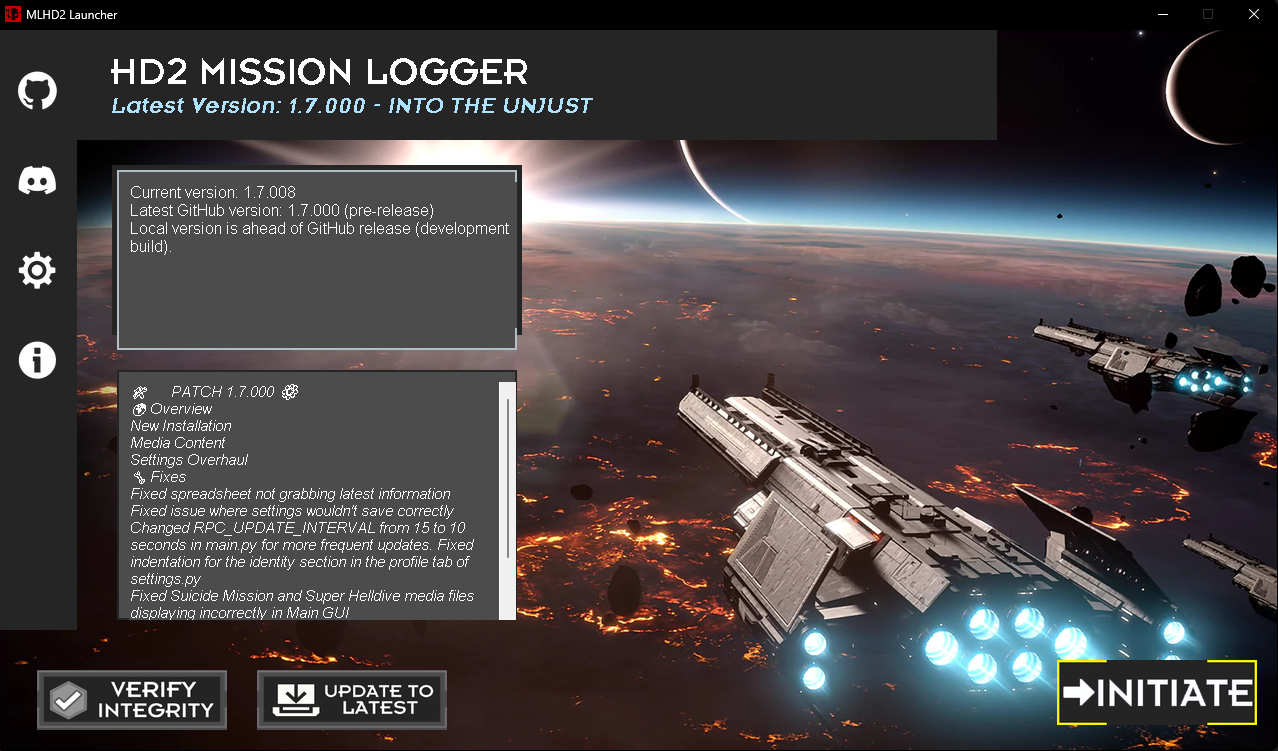Open the gear settings icon
This screenshot has width=1278, height=751.
(x=37, y=270)
